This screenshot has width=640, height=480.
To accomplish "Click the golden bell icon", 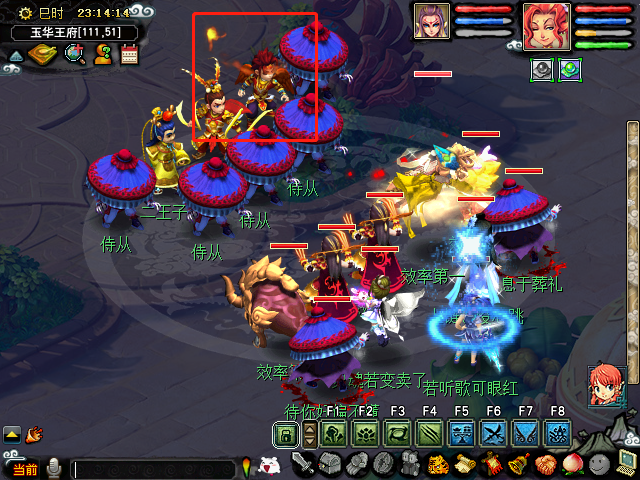I will click(517, 464).
